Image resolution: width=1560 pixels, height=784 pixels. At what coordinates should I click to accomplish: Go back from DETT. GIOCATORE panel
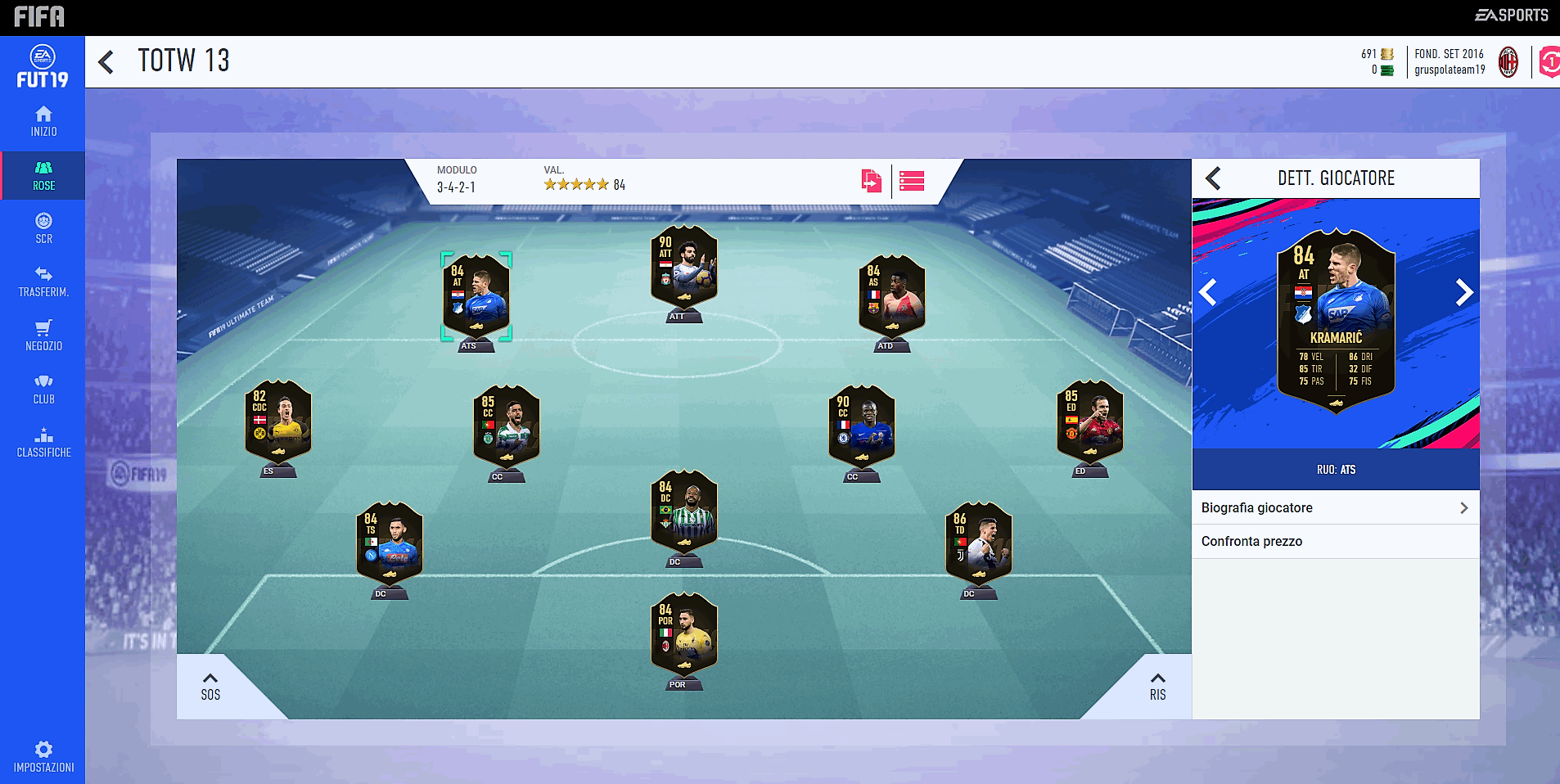1212,178
